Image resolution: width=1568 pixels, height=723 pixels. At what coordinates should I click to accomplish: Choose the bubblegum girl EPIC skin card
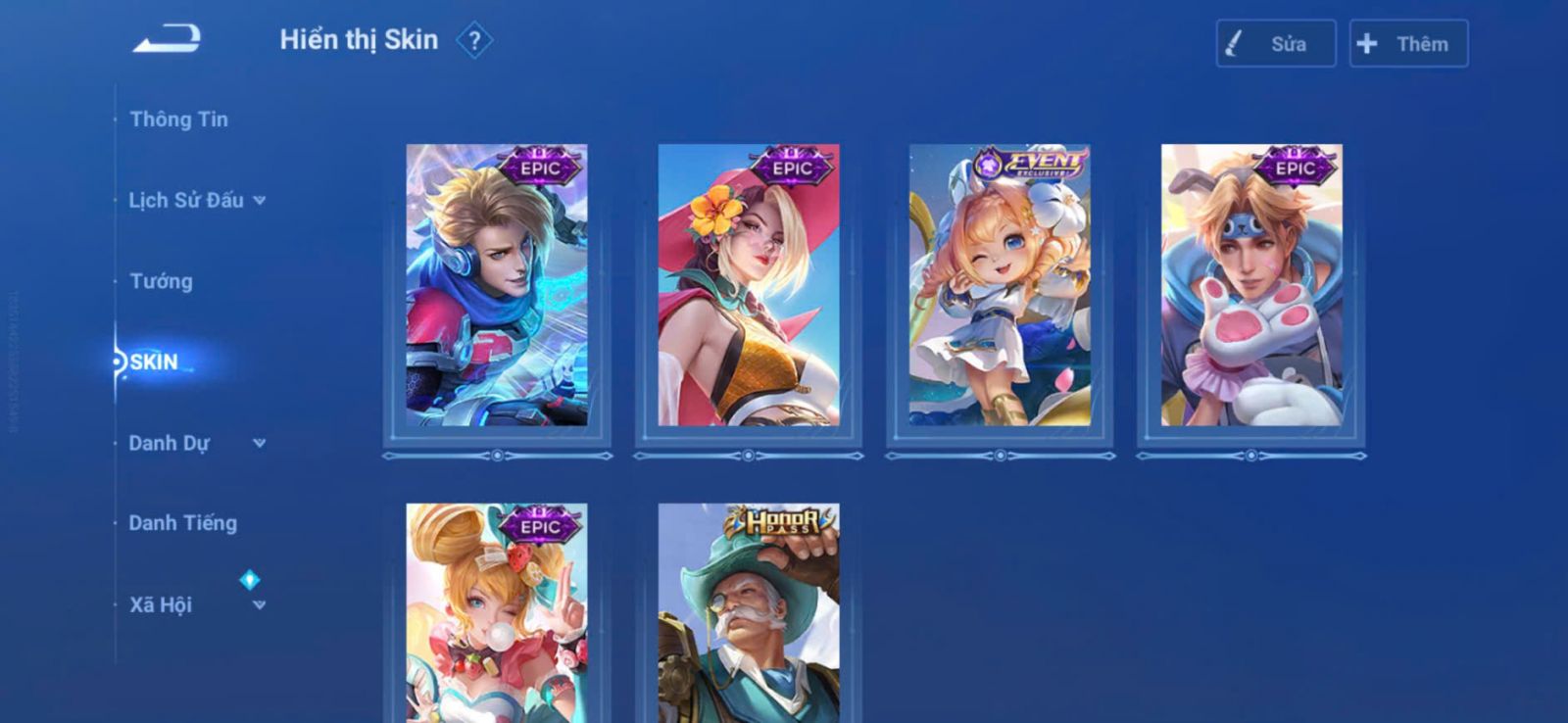click(x=497, y=612)
